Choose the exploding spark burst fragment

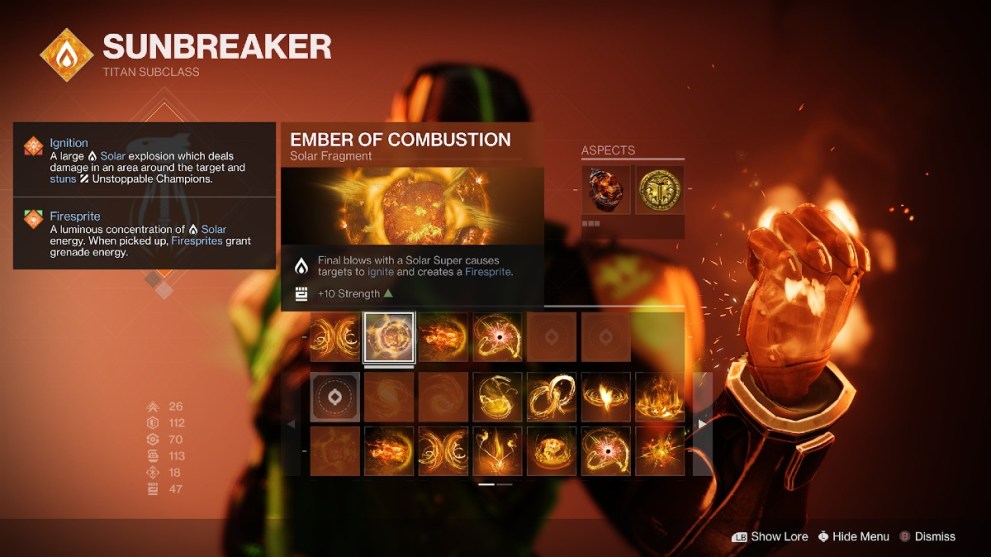[x=660, y=450]
